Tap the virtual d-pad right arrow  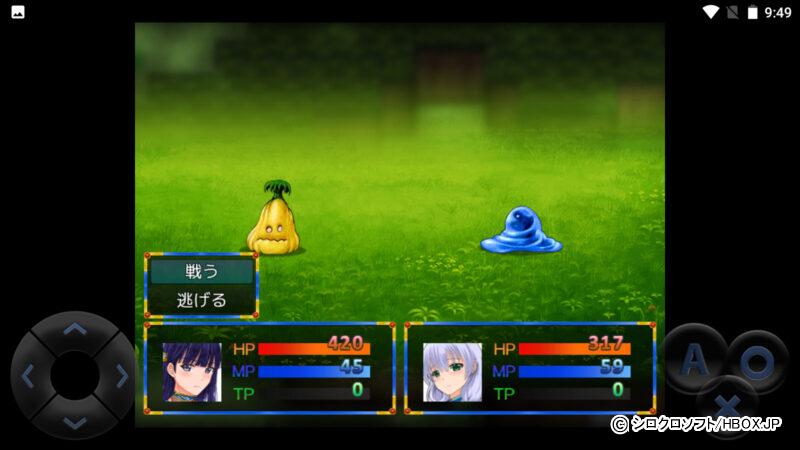[x=121, y=376]
